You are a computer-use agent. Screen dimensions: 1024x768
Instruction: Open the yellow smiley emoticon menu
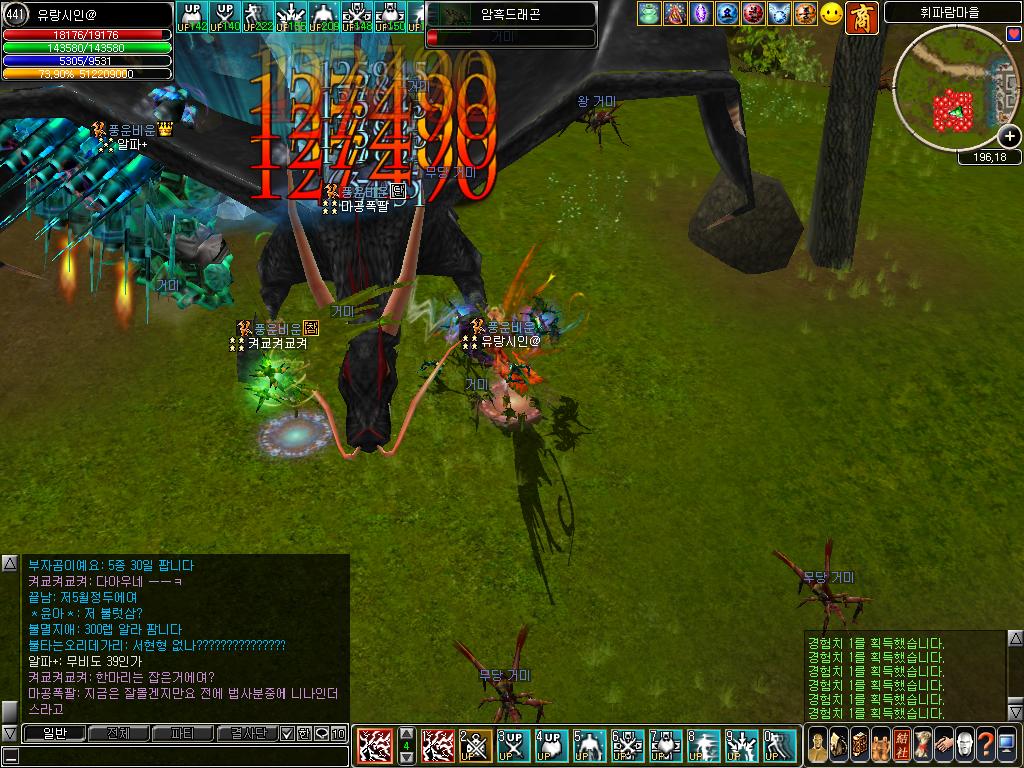[832, 14]
